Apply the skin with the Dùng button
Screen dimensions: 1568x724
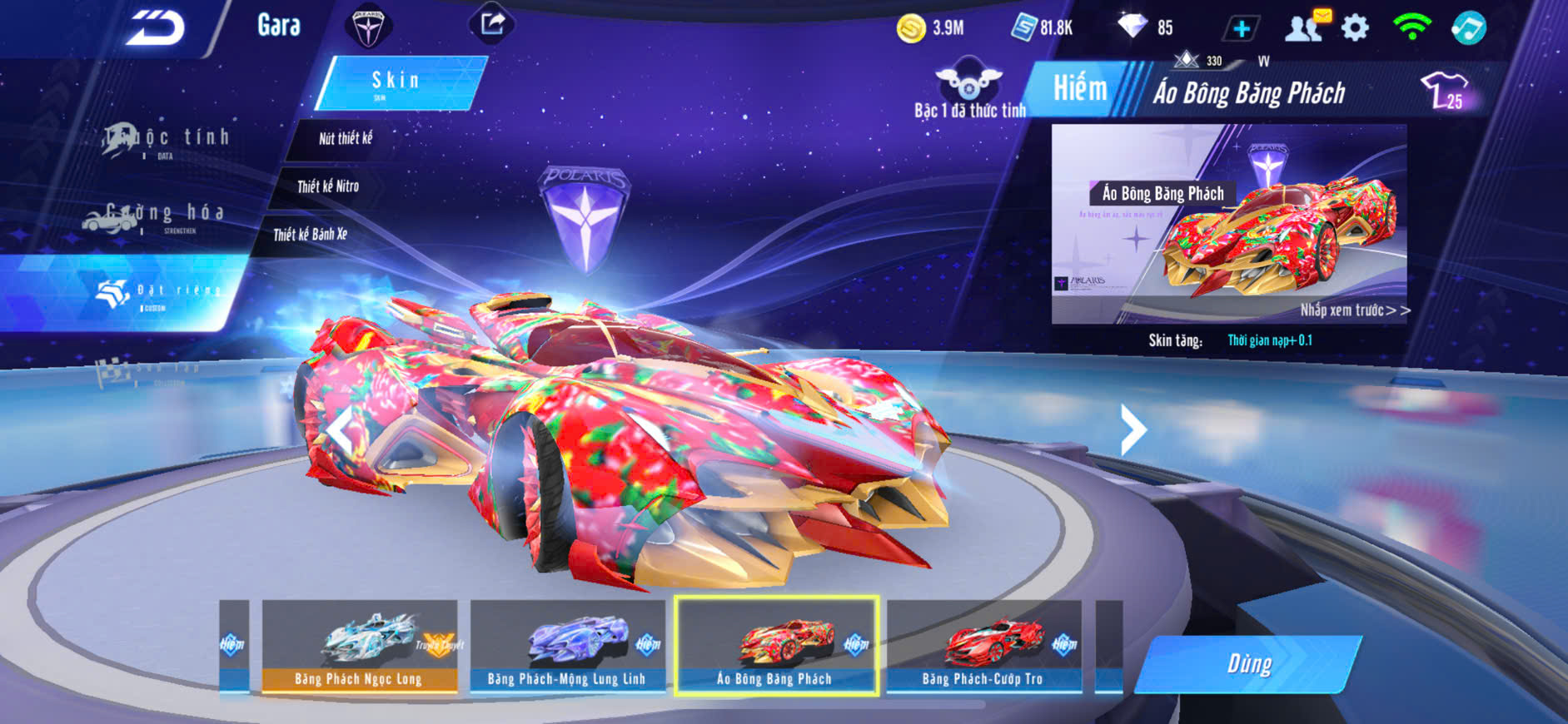(x=1249, y=664)
